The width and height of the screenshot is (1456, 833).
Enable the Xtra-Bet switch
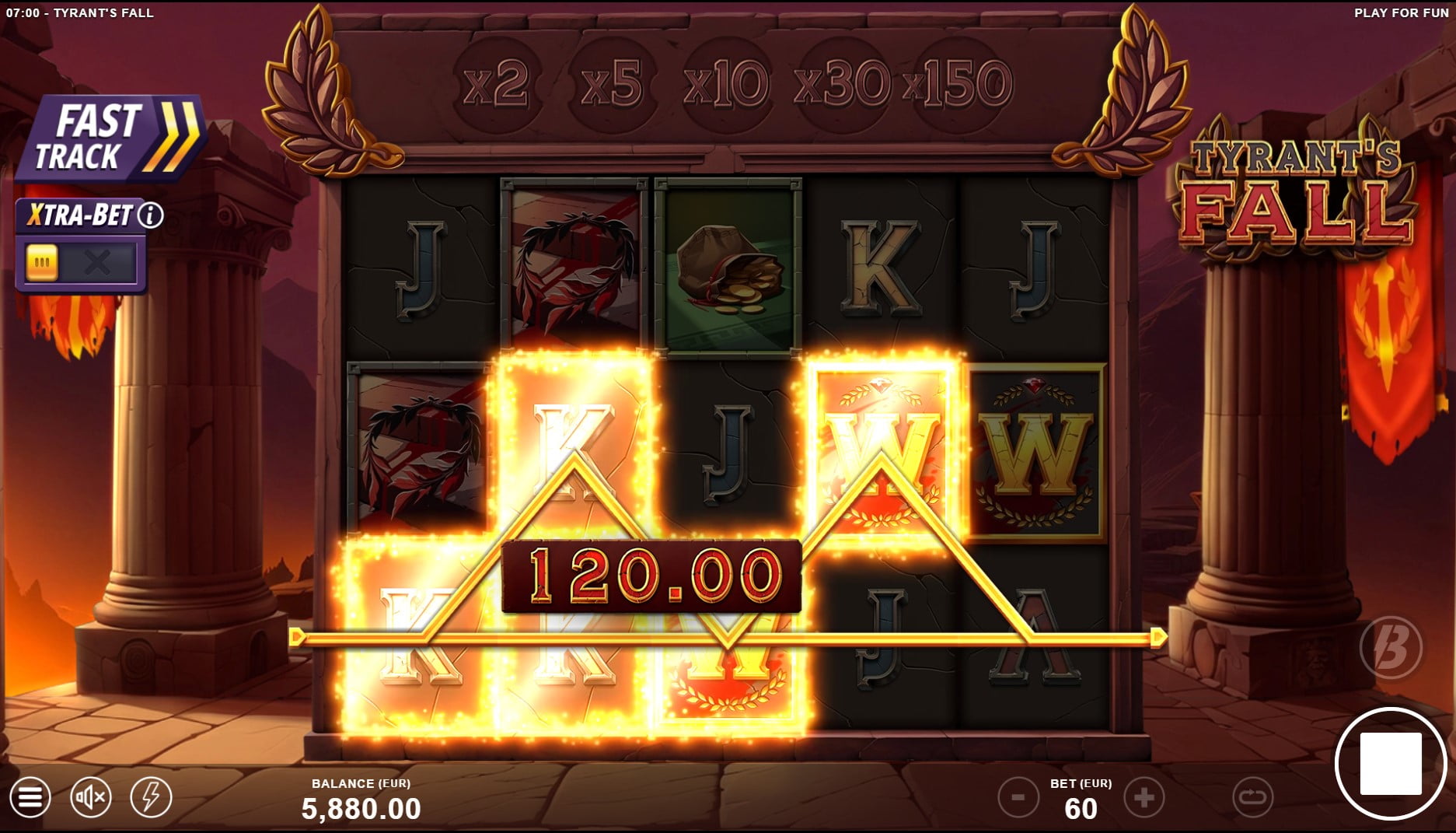(x=43, y=261)
